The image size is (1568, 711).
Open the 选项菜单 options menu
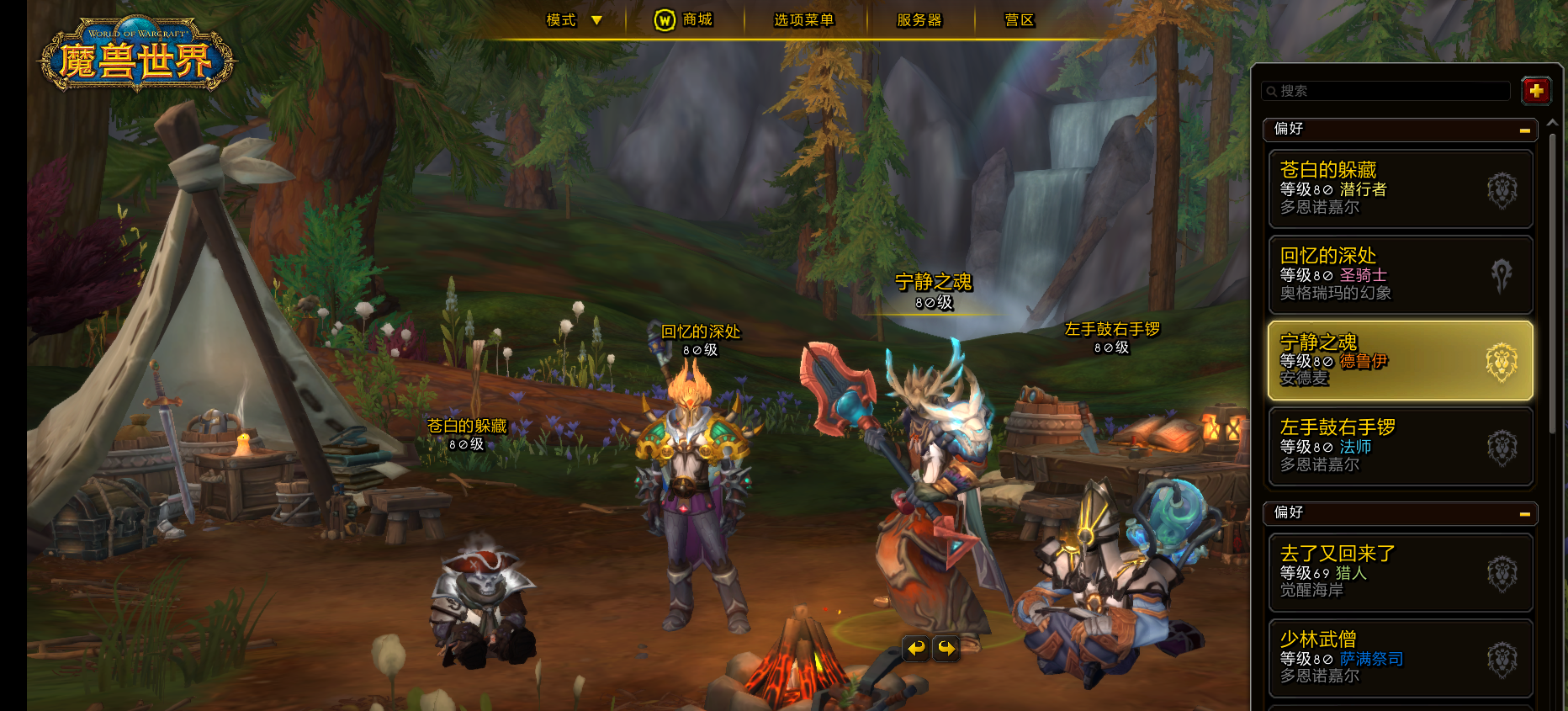(803, 20)
